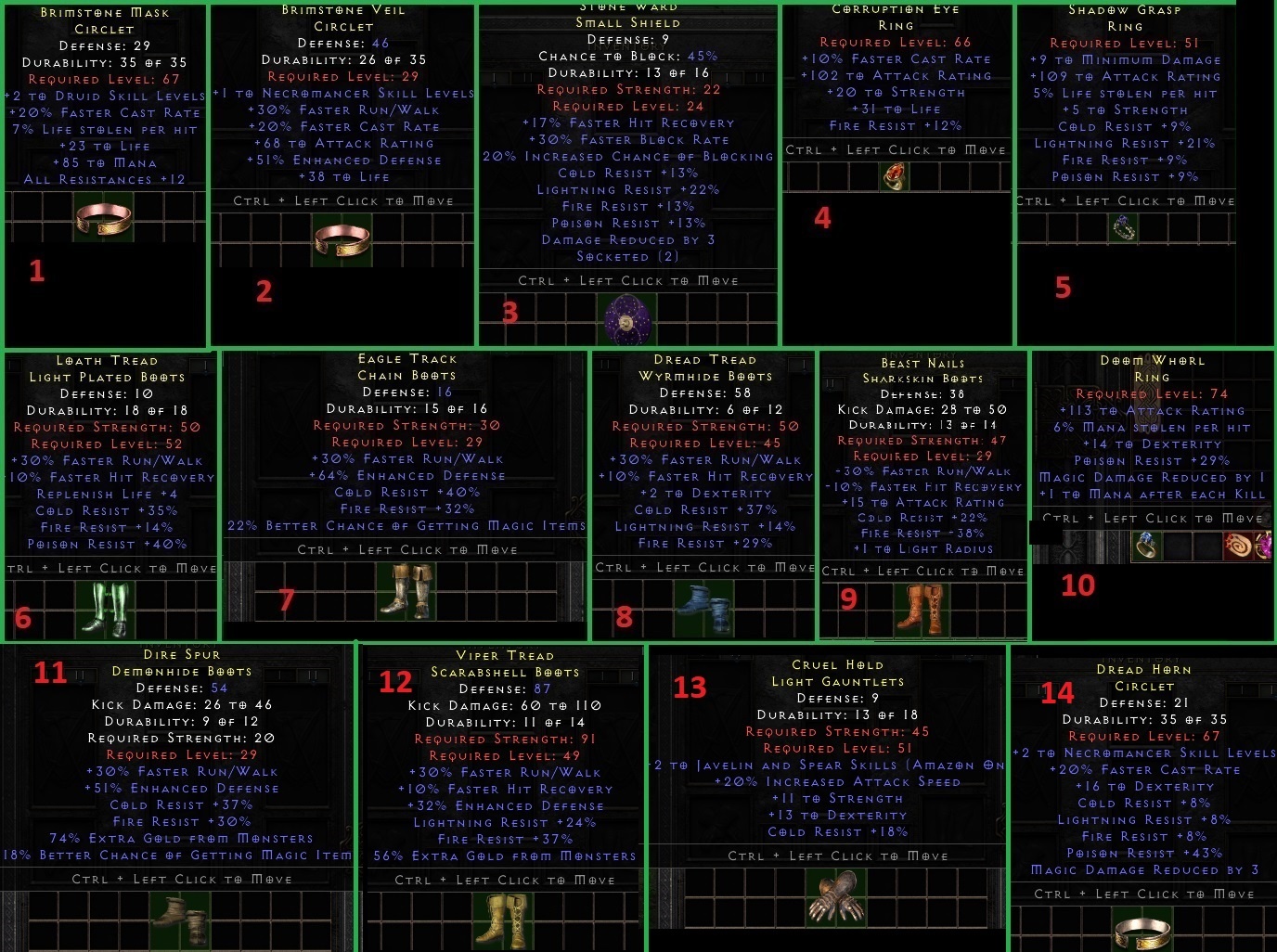This screenshot has width=1277, height=952.
Task: Pick up the blue Dread Tread boots
Action: [705, 608]
